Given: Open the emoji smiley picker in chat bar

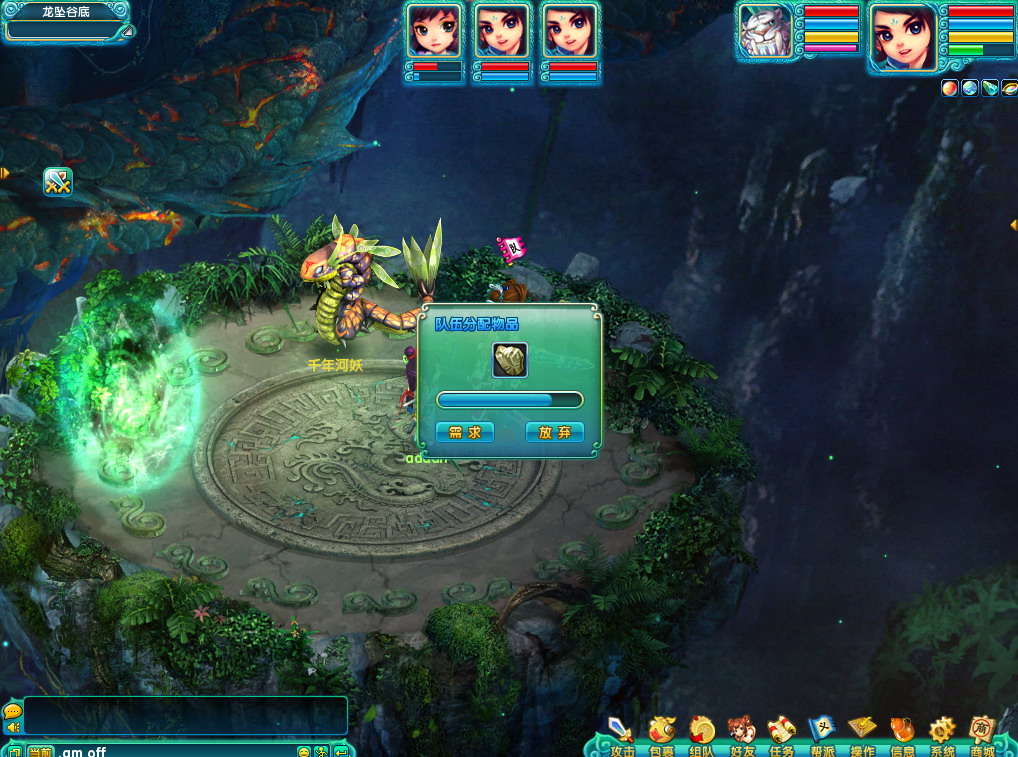Looking at the screenshot, I should pyautogui.click(x=304, y=751).
